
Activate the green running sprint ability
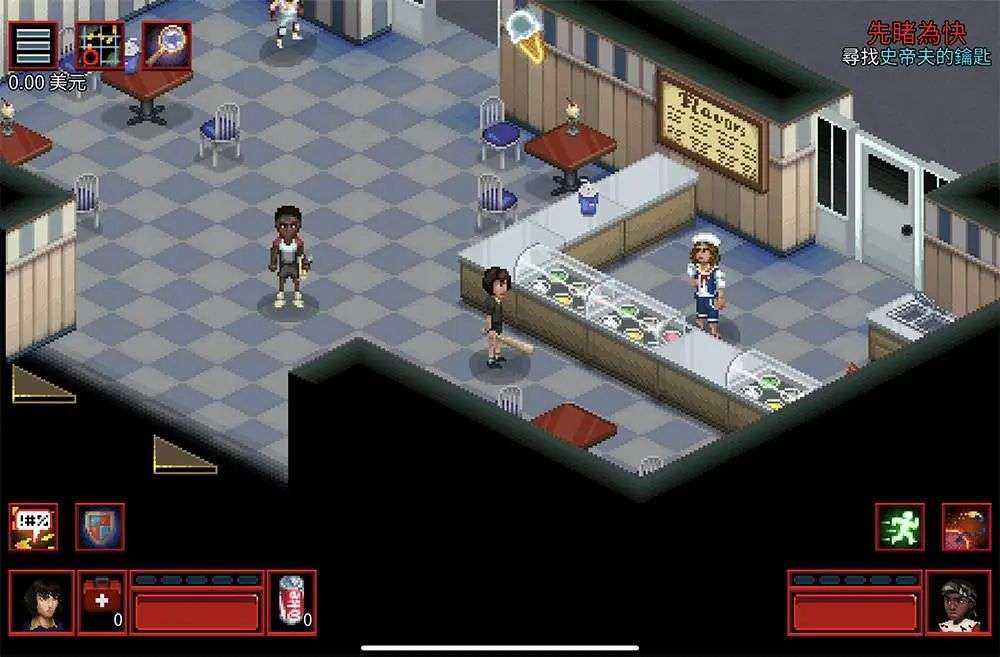coord(900,527)
